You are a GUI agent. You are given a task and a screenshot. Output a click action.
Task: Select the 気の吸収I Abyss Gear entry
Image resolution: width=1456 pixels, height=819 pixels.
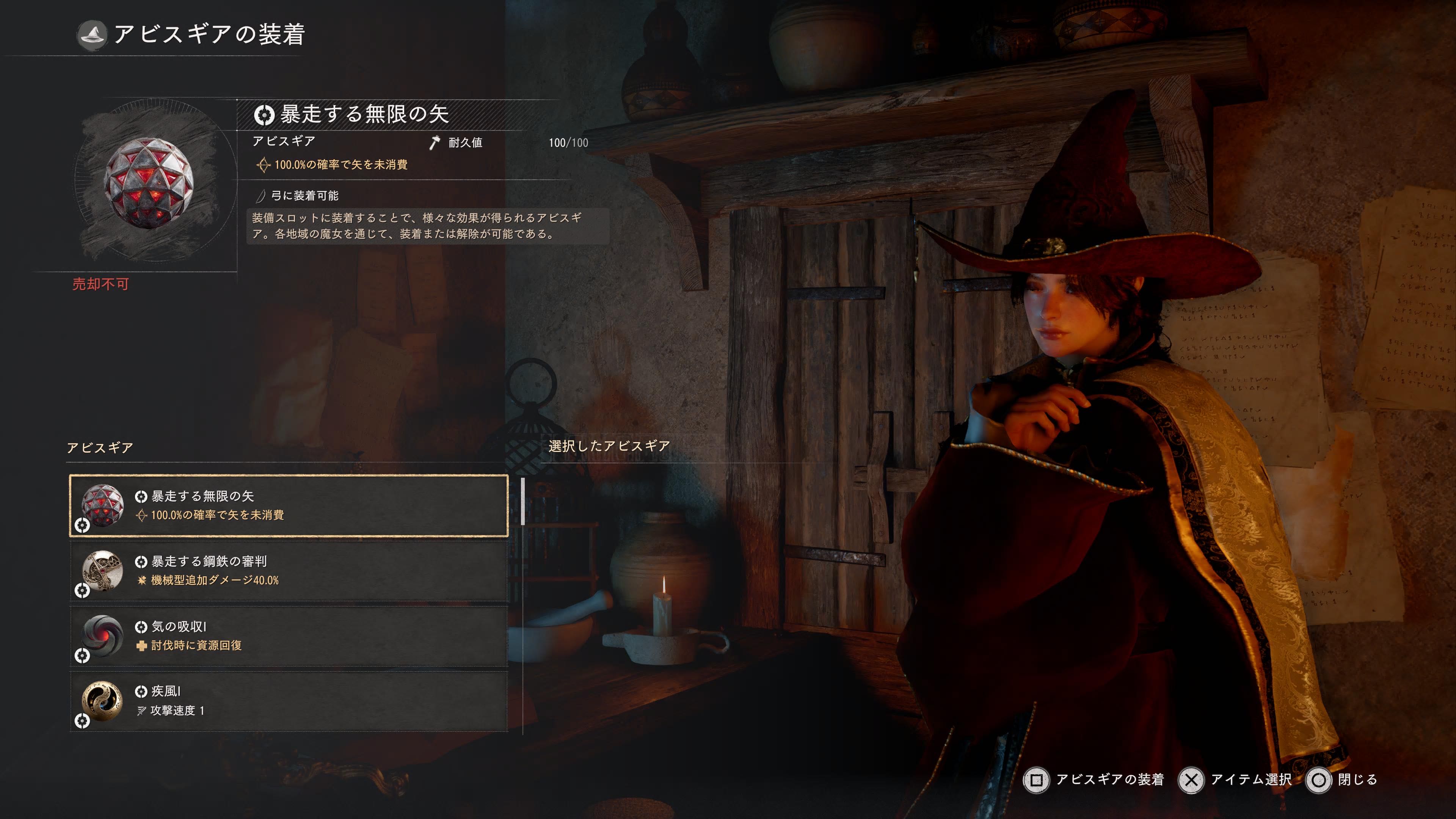288,636
